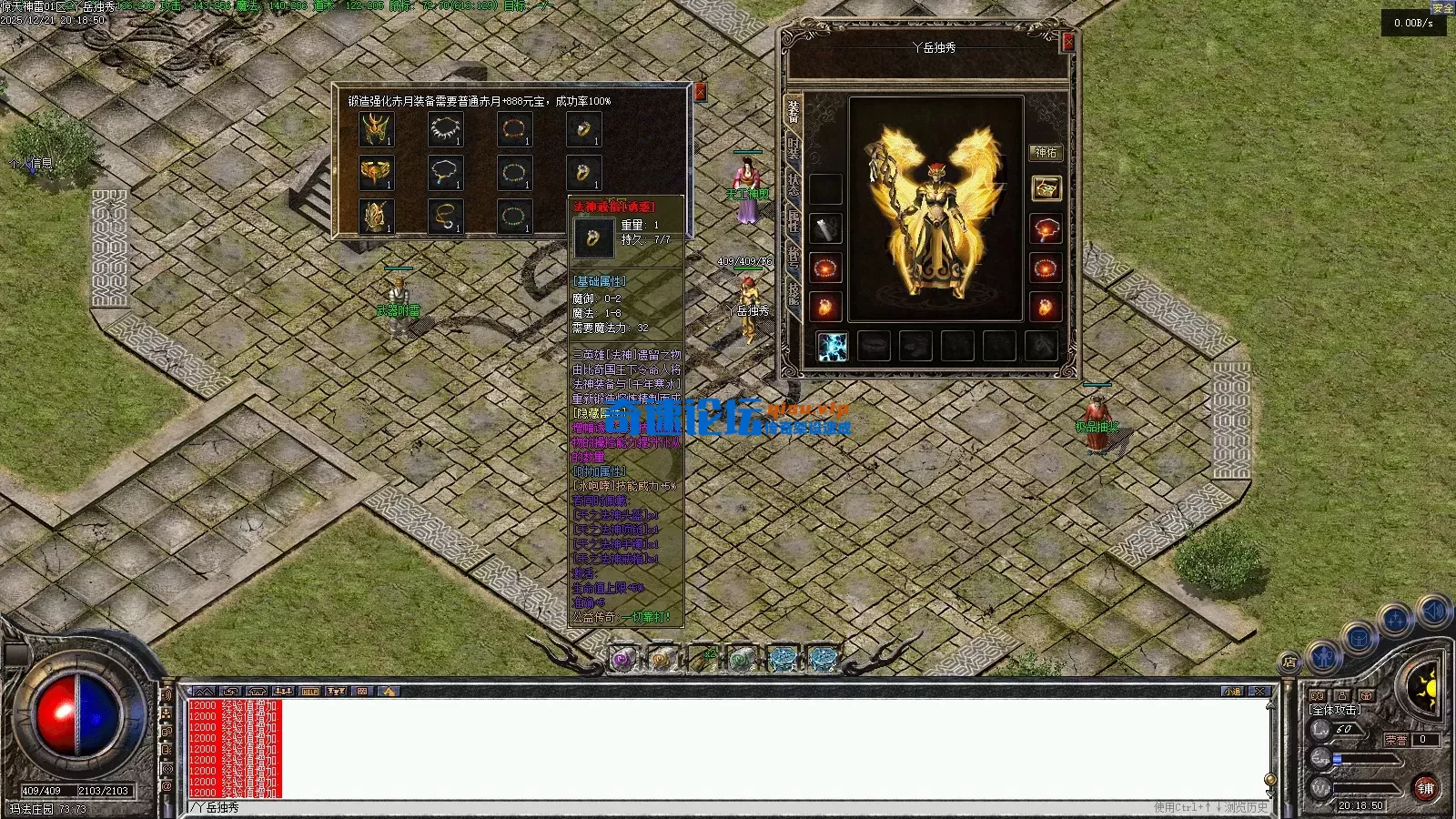
Task: Click the 荣誉 honor button
Action: [1396, 741]
